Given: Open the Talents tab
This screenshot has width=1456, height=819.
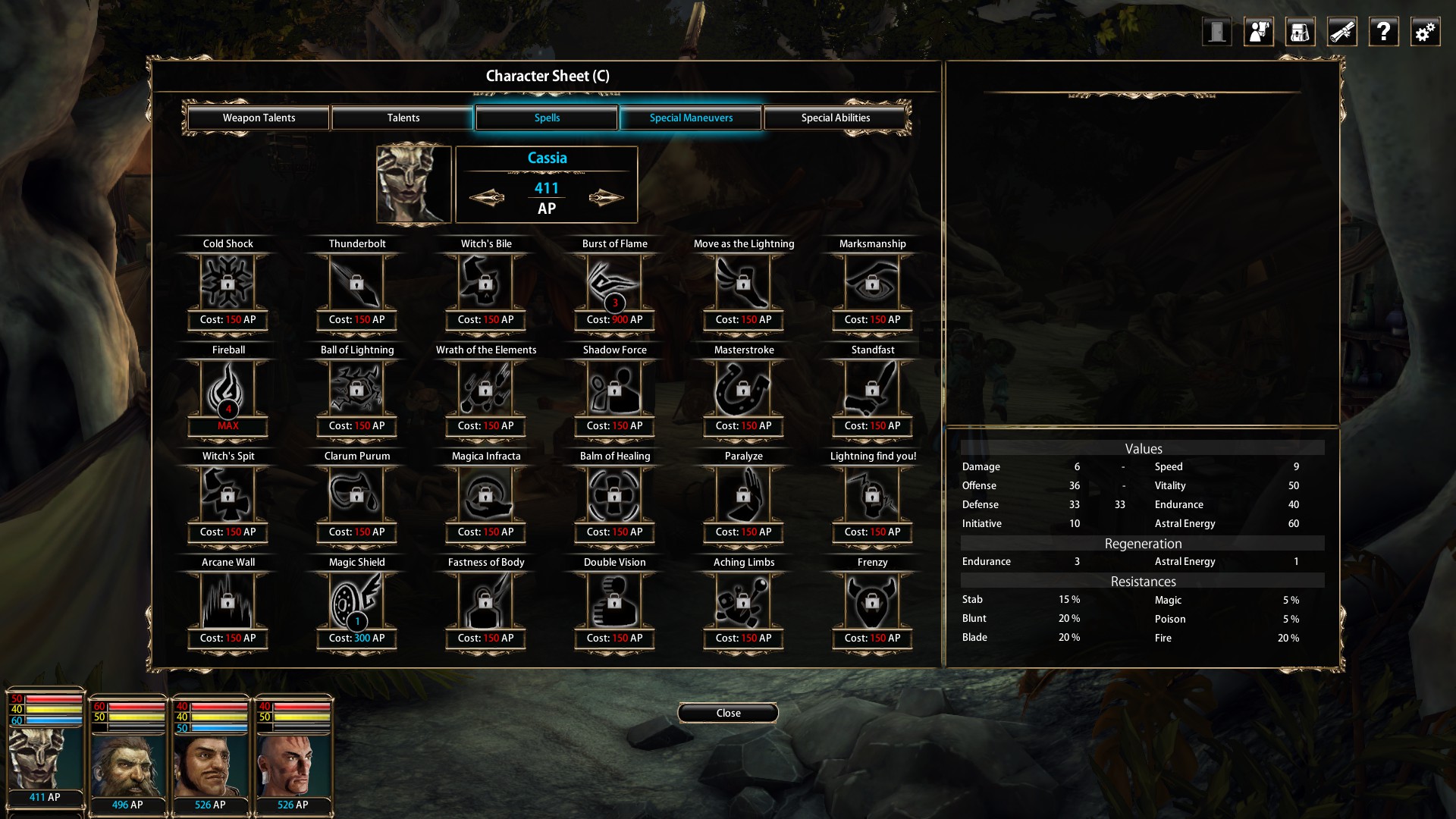Looking at the screenshot, I should pos(403,118).
